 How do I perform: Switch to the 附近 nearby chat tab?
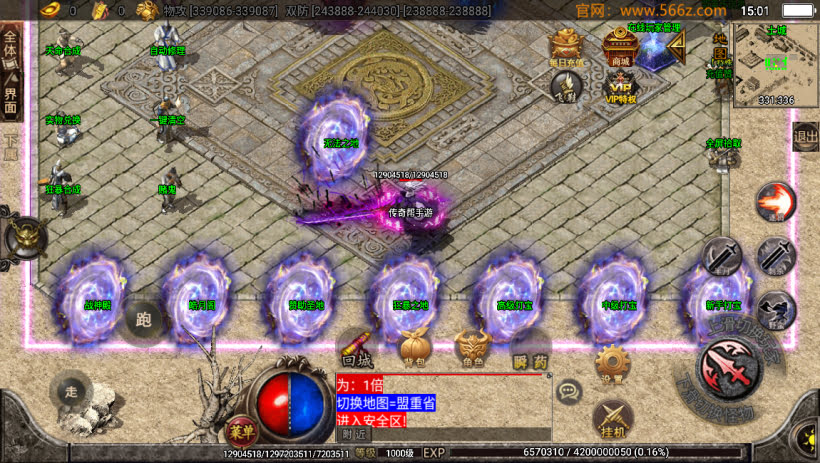[x=354, y=434]
